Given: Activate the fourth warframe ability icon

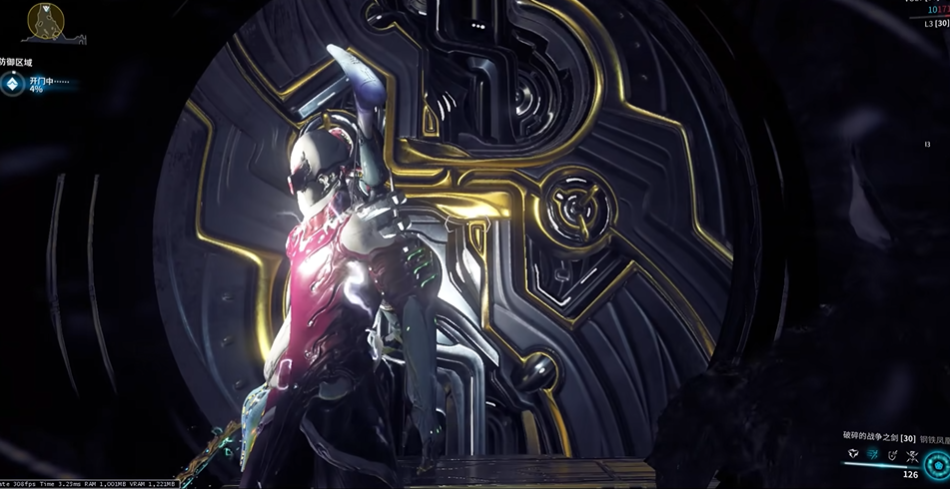Looking at the screenshot, I should coord(912,456).
